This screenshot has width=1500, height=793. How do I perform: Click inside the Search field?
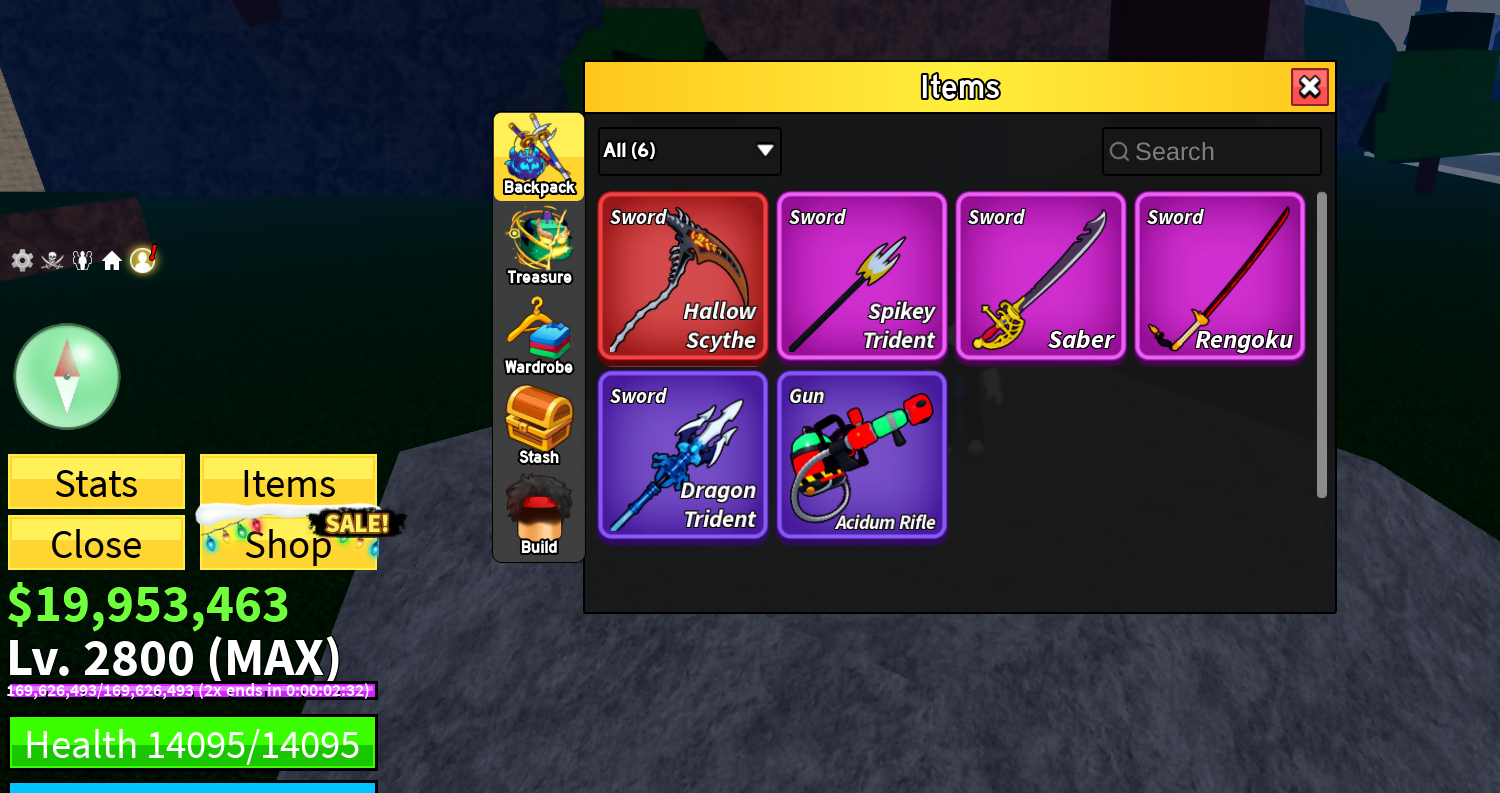1211,151
